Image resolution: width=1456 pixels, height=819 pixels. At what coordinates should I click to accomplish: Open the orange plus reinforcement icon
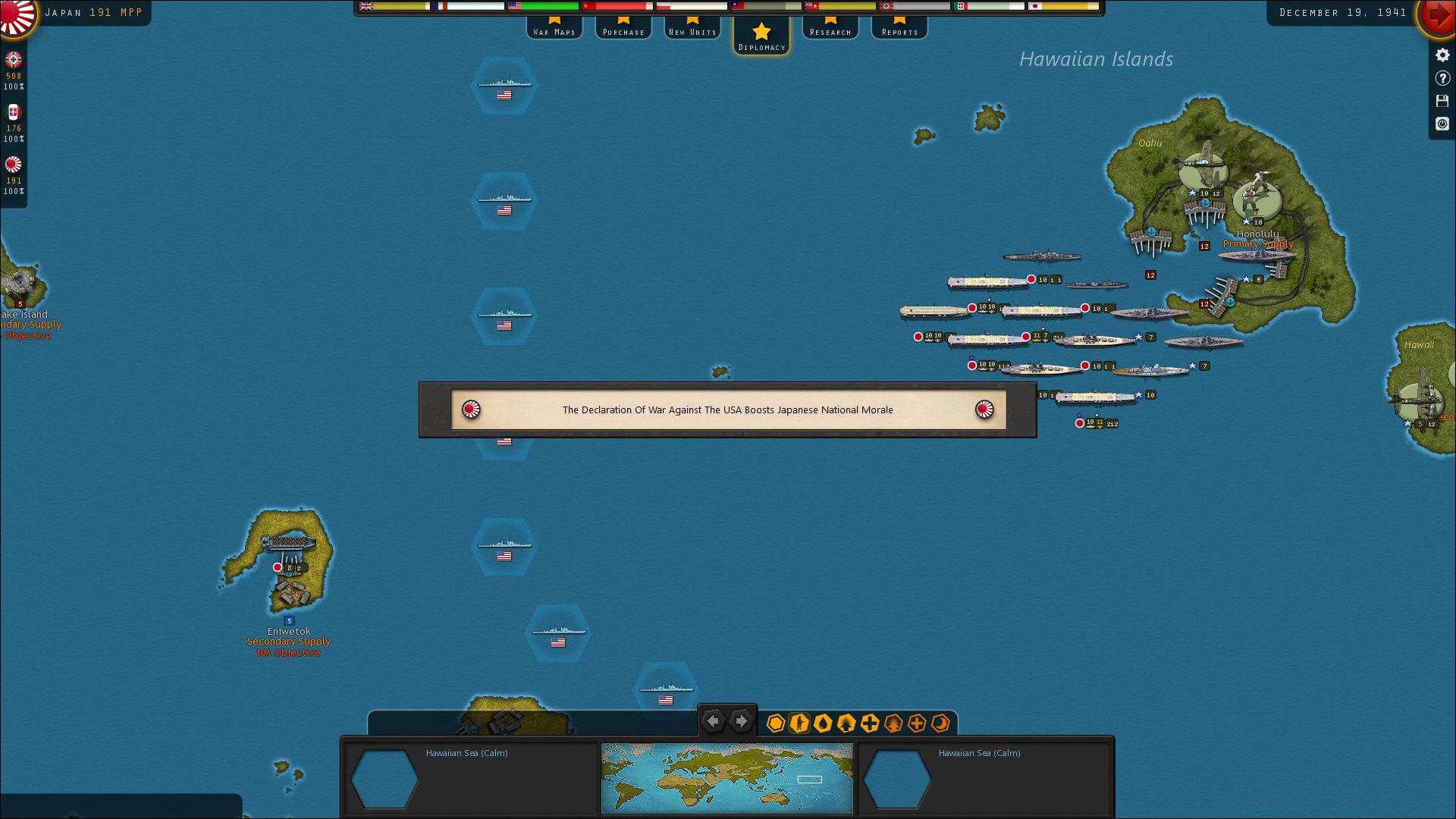[916, 723]
